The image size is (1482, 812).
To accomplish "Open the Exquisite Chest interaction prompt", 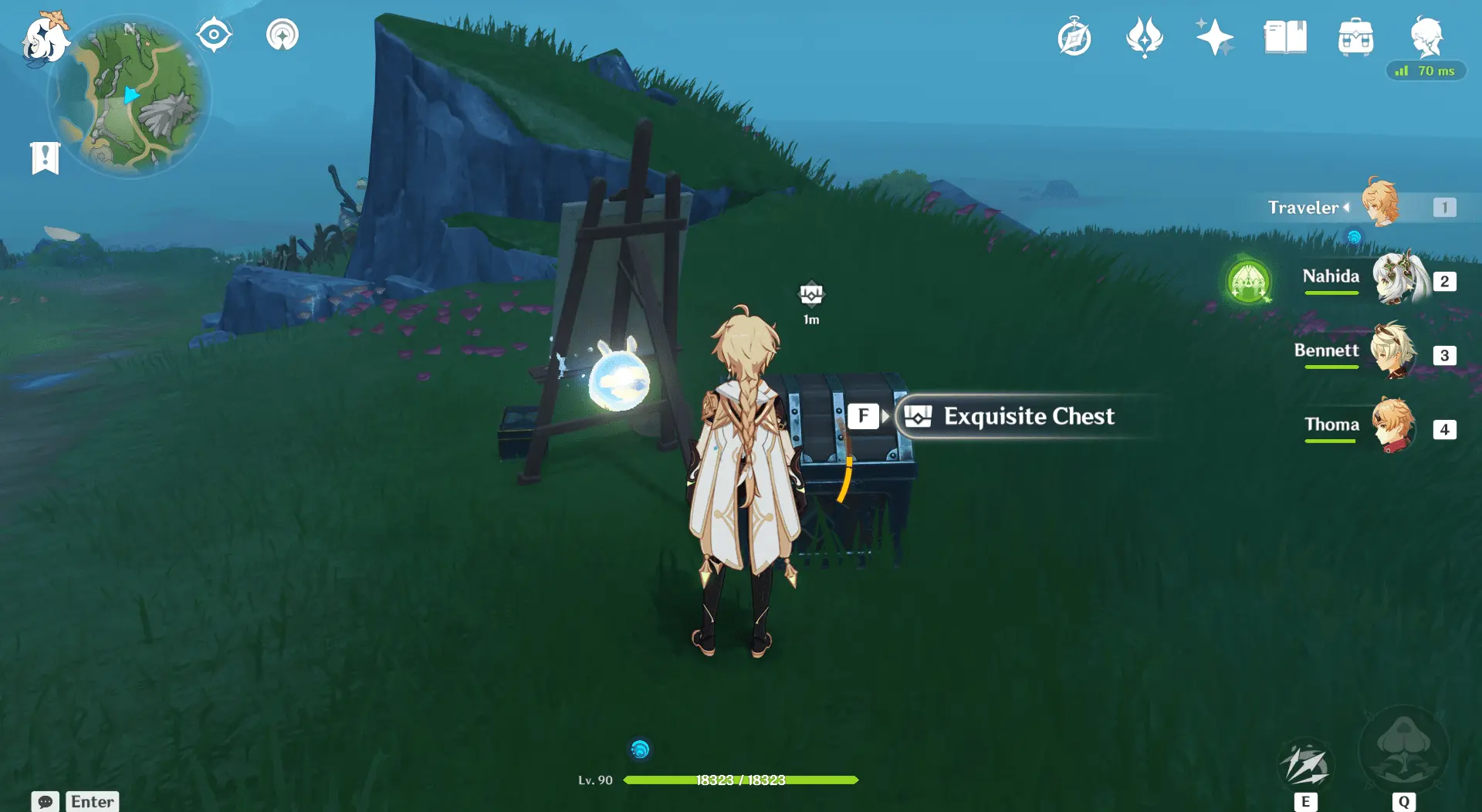I will coord(1027,417).
